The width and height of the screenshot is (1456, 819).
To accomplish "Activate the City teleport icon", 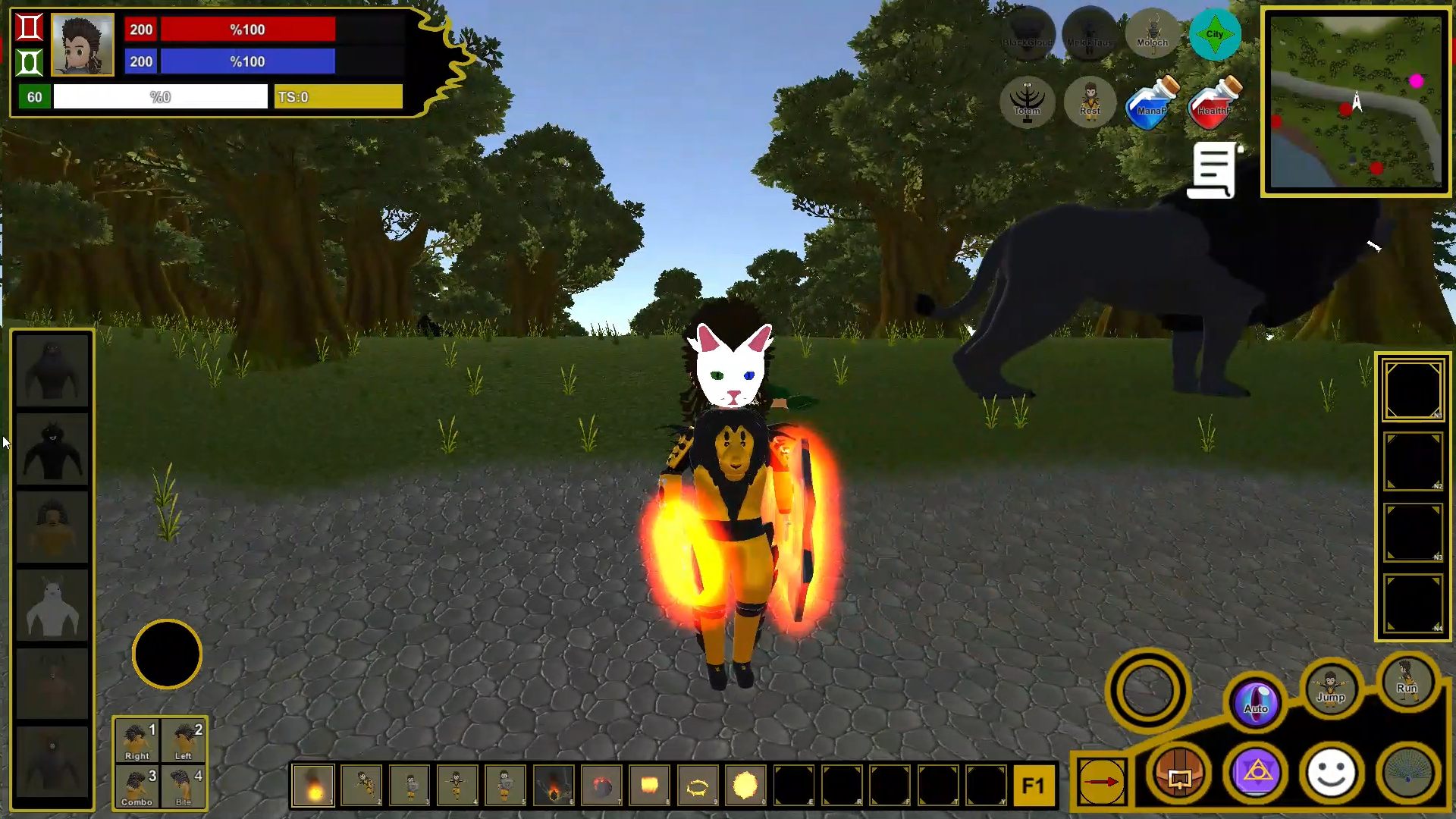I will [1216, 33].
